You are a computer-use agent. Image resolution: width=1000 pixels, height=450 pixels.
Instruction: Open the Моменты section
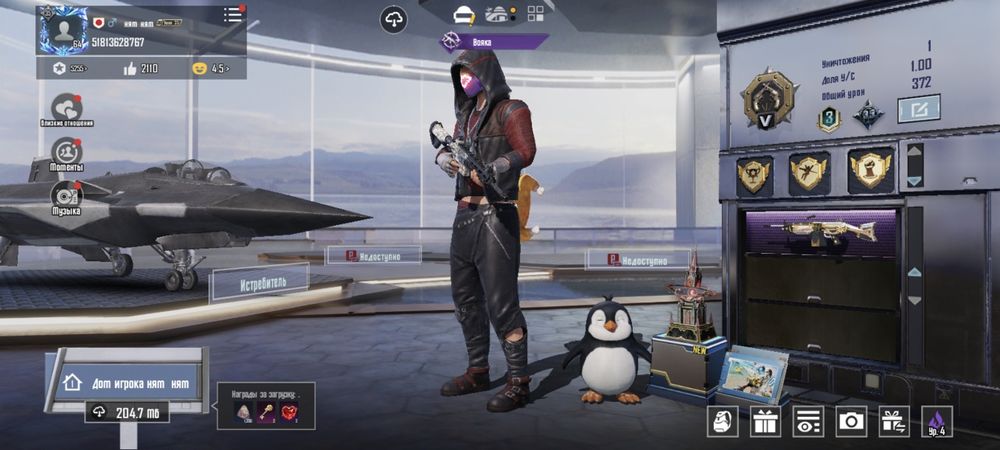coord(67,153)
